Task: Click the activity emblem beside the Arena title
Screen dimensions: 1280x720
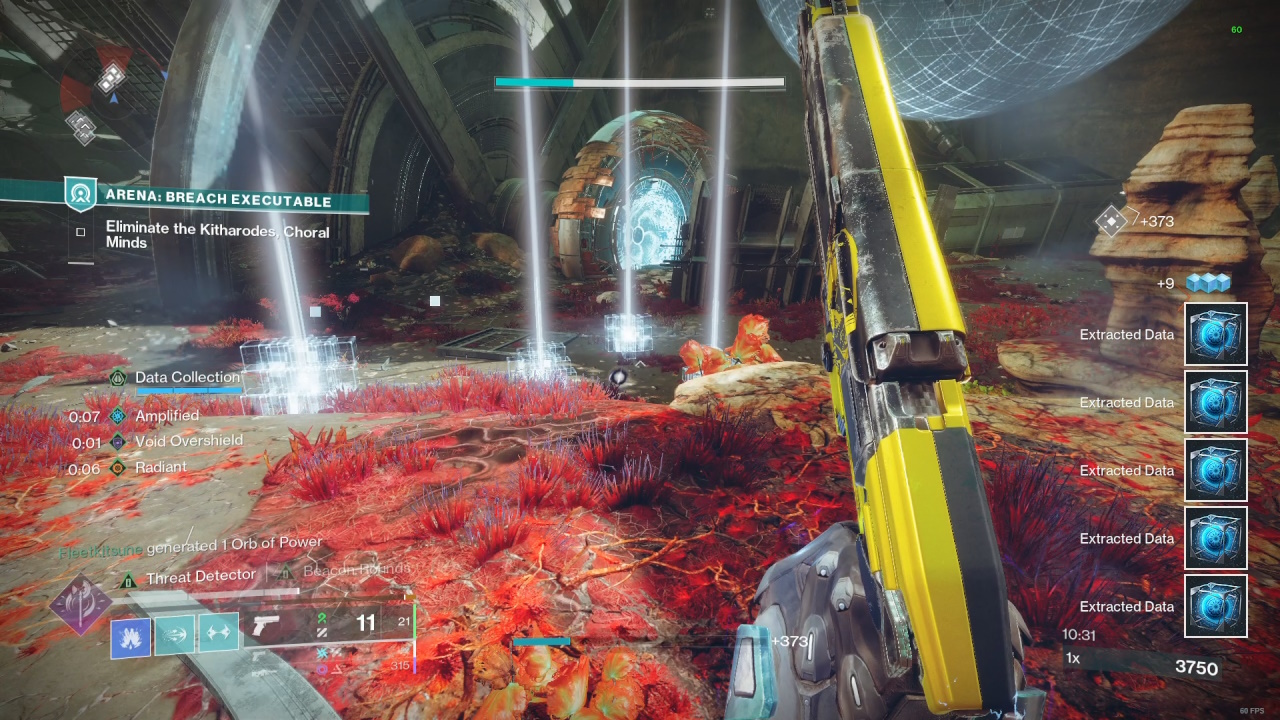Action: tap(81, 194)
